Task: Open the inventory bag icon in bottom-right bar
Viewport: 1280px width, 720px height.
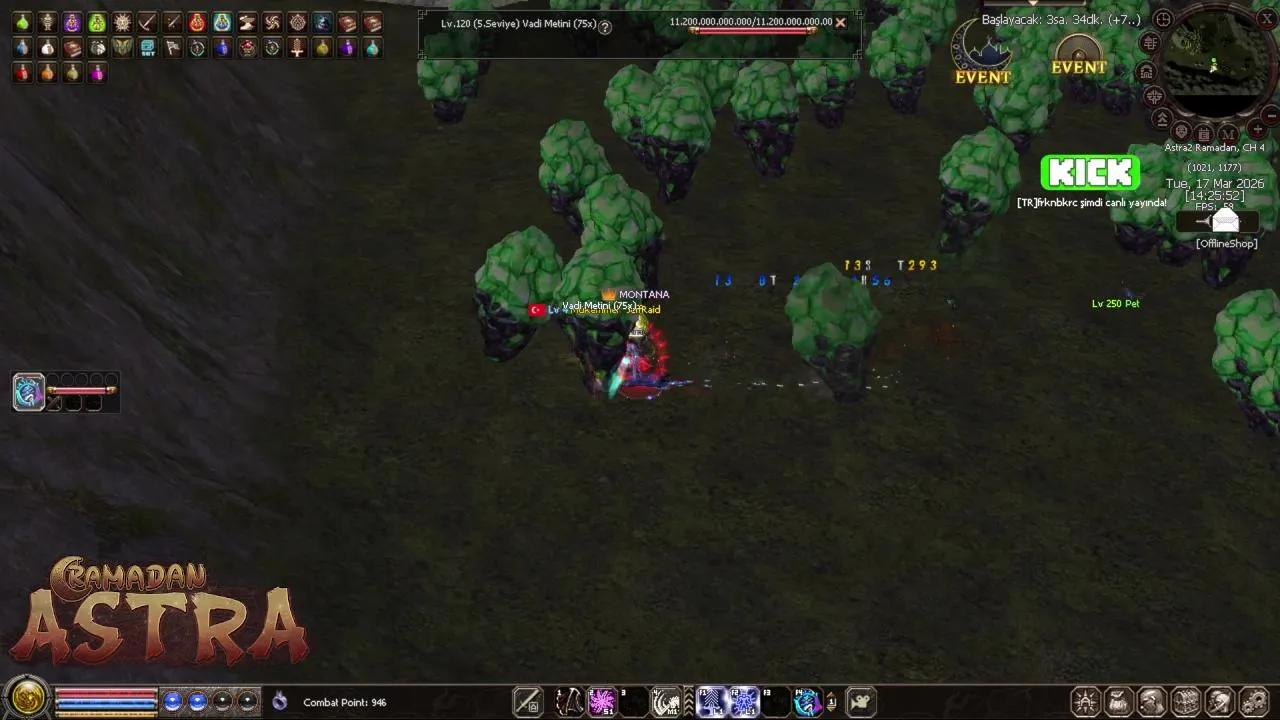Action: (1118, 701)
